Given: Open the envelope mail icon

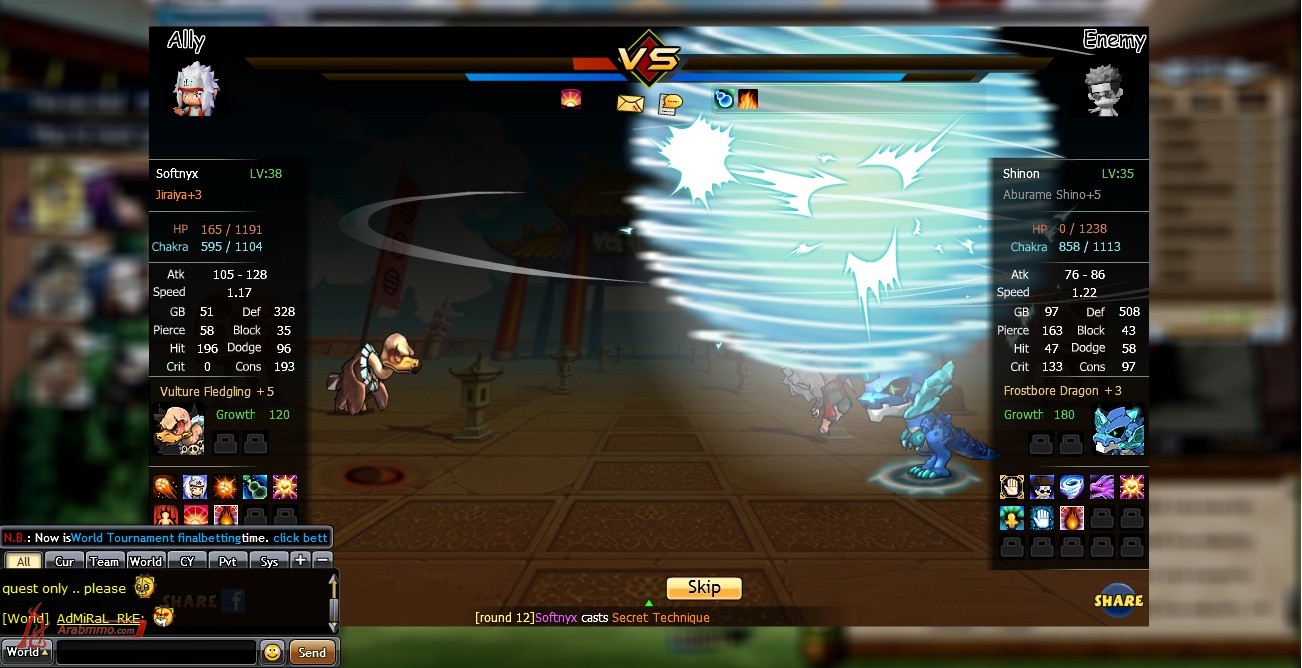Looking at the screenshot, I should (630, 103).
